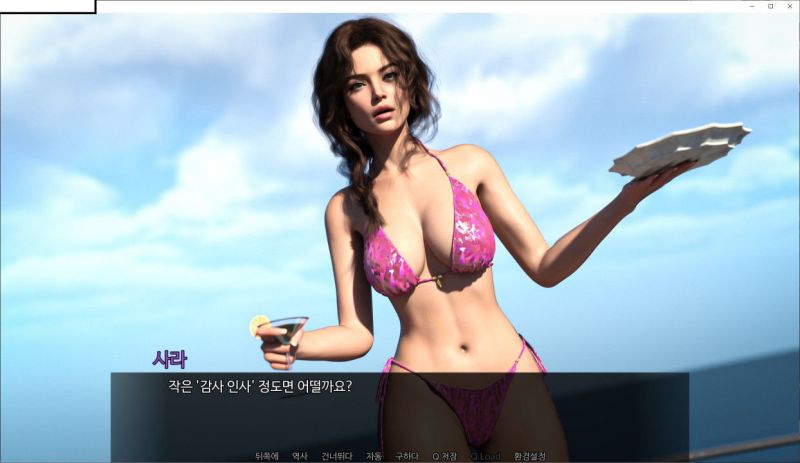Open the 구하다 (Save) menu
800x463 pixels.
click(407, 456)
